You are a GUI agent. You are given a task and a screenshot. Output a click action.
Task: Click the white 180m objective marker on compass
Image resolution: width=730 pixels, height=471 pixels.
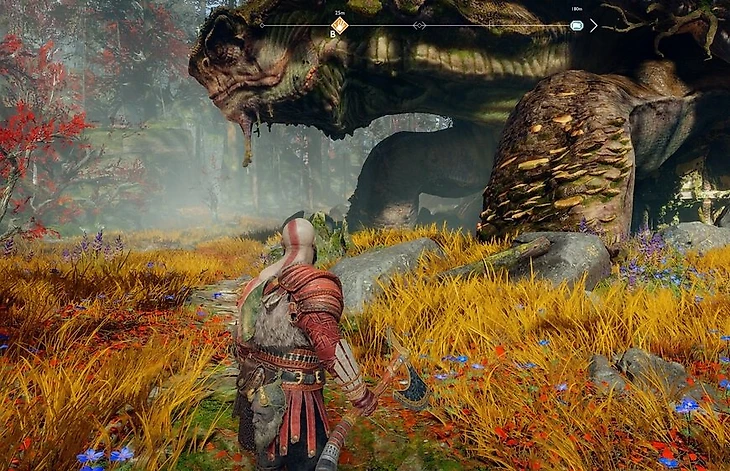tap(576, 25)
